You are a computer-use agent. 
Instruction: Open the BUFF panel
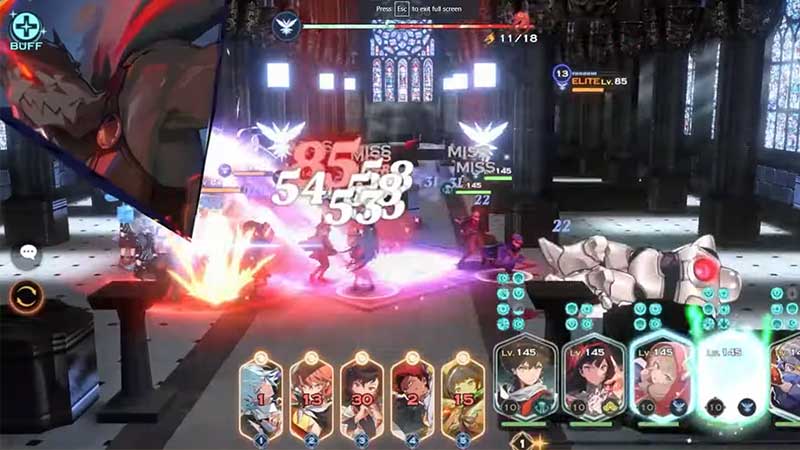tap(25, 29)
